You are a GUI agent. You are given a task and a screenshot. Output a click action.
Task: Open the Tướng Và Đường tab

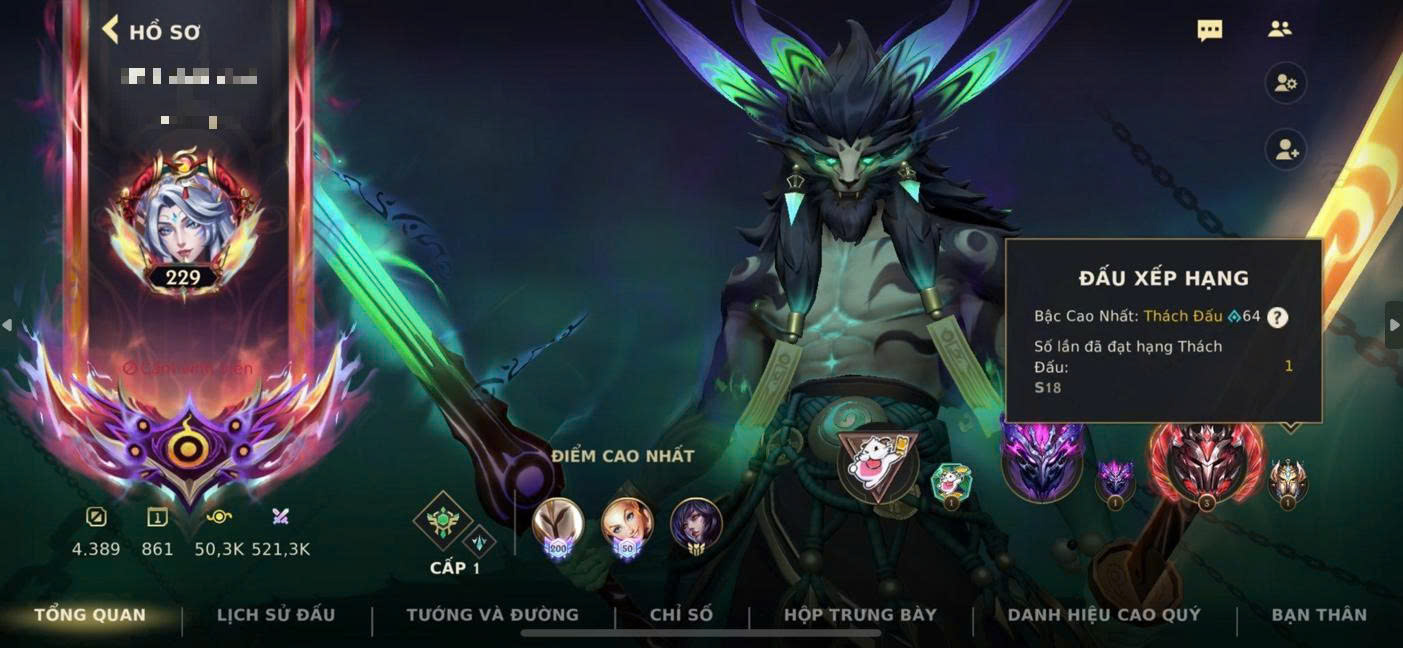(492, 615)
